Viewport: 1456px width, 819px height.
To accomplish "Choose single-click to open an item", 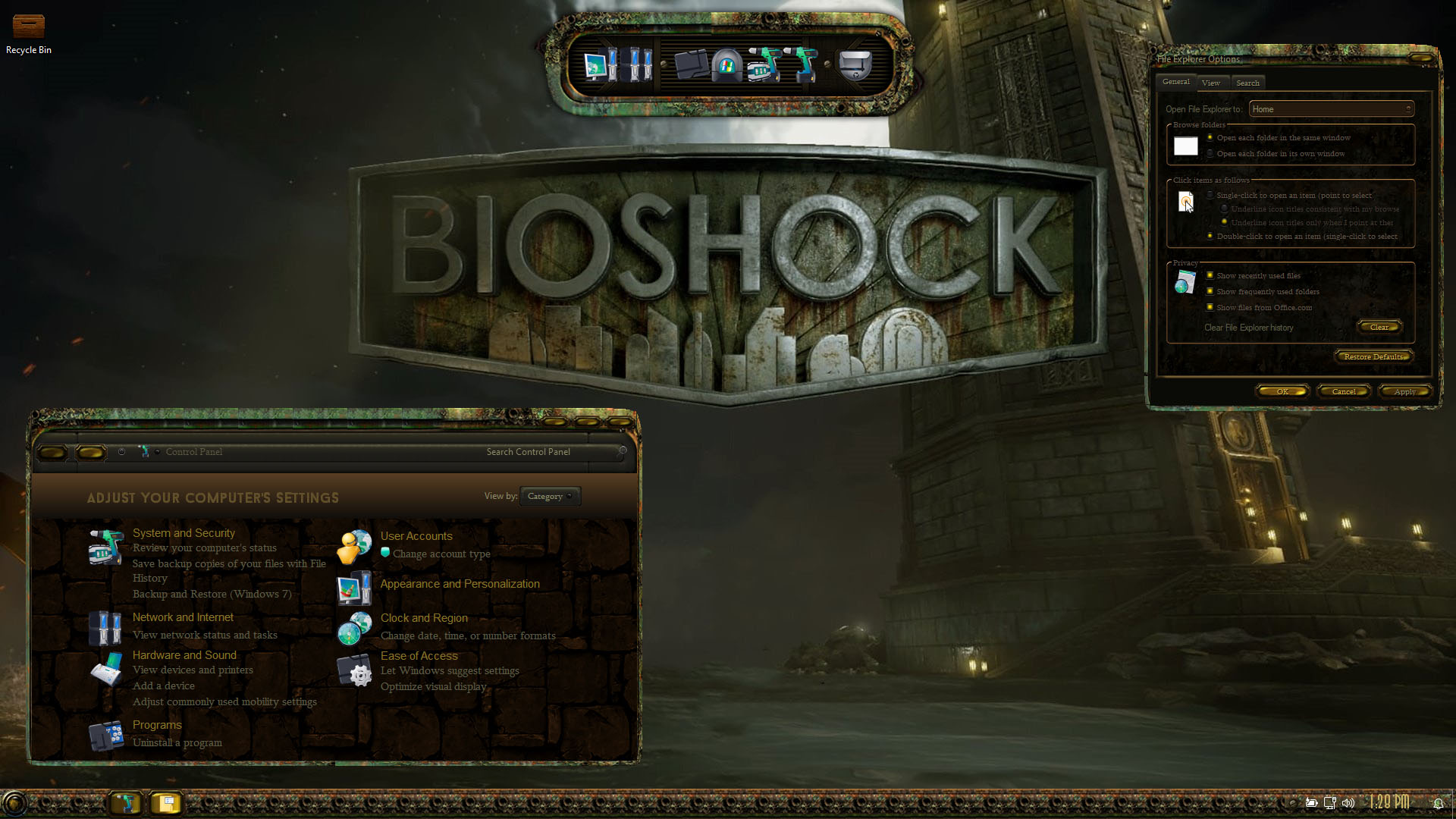I will click(1210, 195).
